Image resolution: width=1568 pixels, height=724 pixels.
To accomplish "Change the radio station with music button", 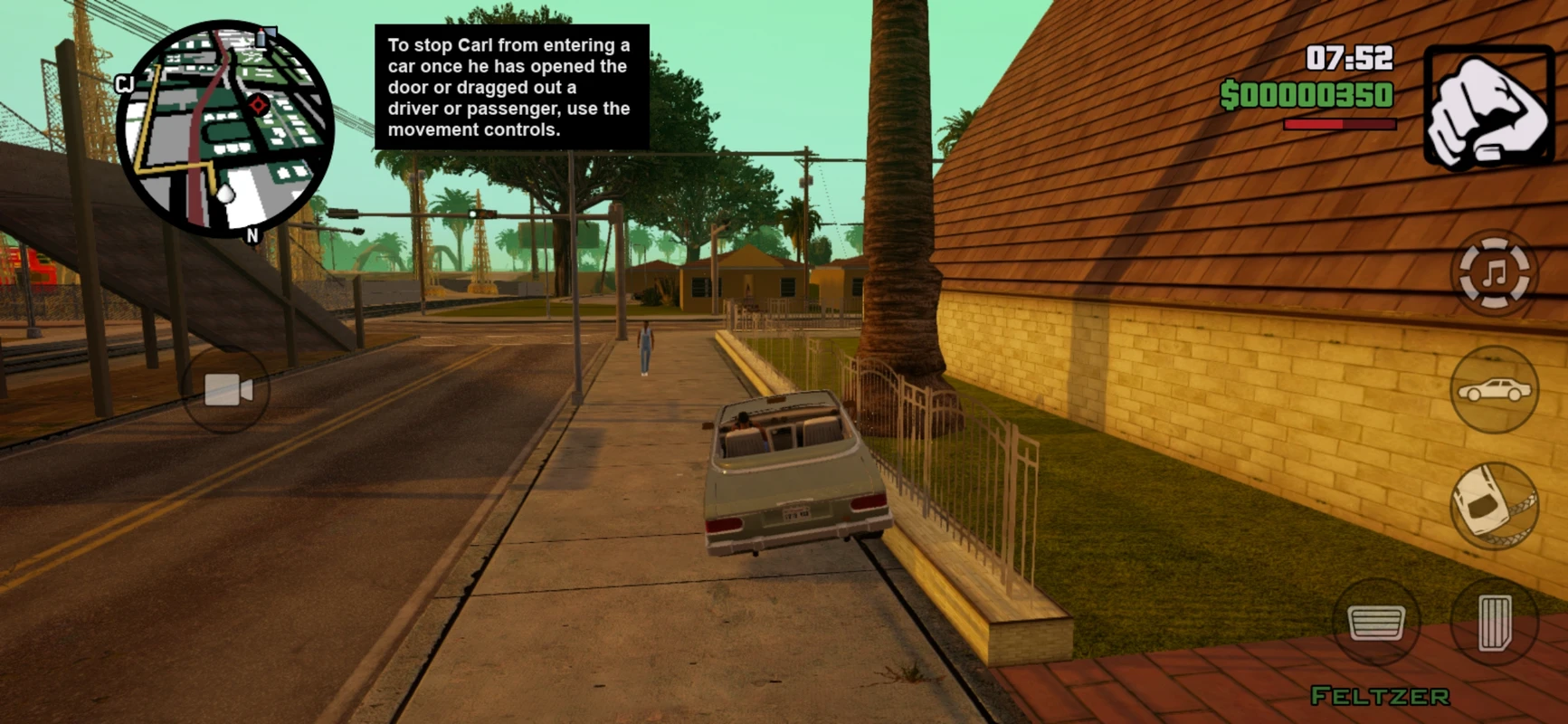I will point(1495,272).
